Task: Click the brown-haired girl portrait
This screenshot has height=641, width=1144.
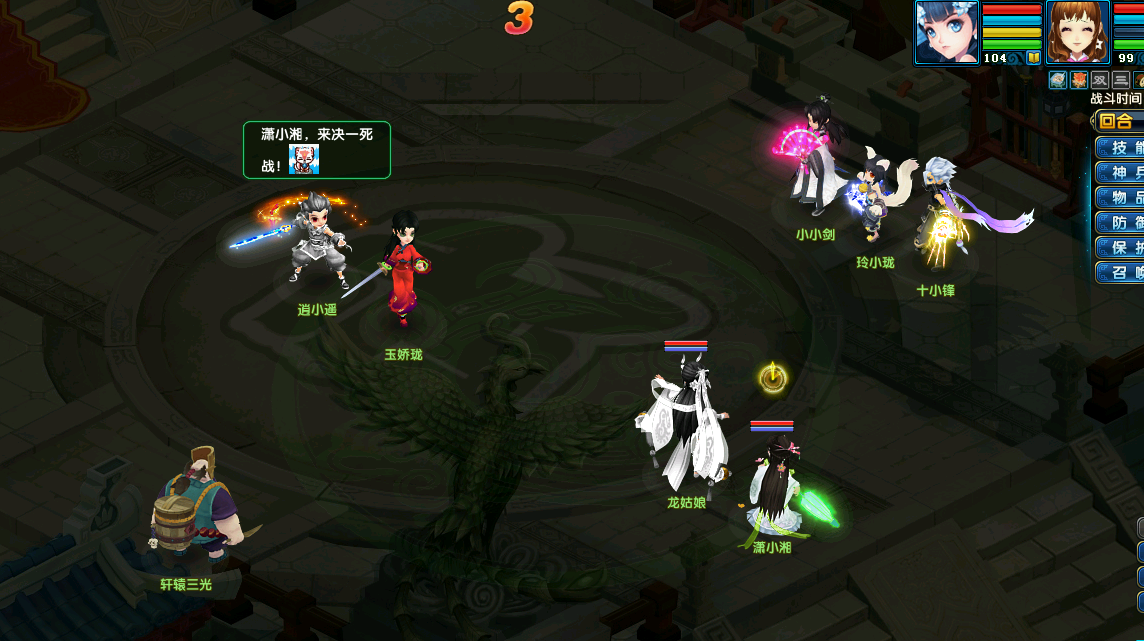Action: 1077,31
